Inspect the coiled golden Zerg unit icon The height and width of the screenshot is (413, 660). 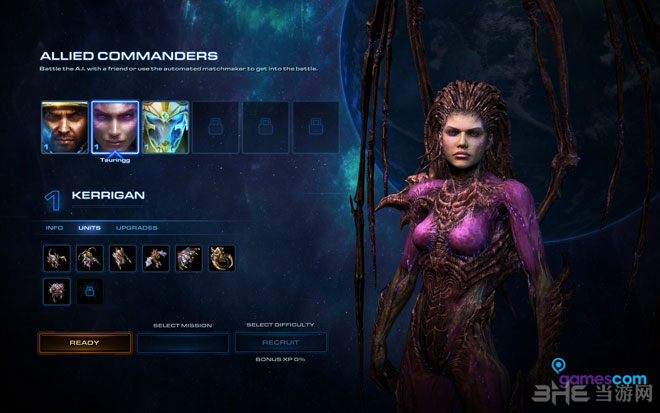tap(222, 259)
